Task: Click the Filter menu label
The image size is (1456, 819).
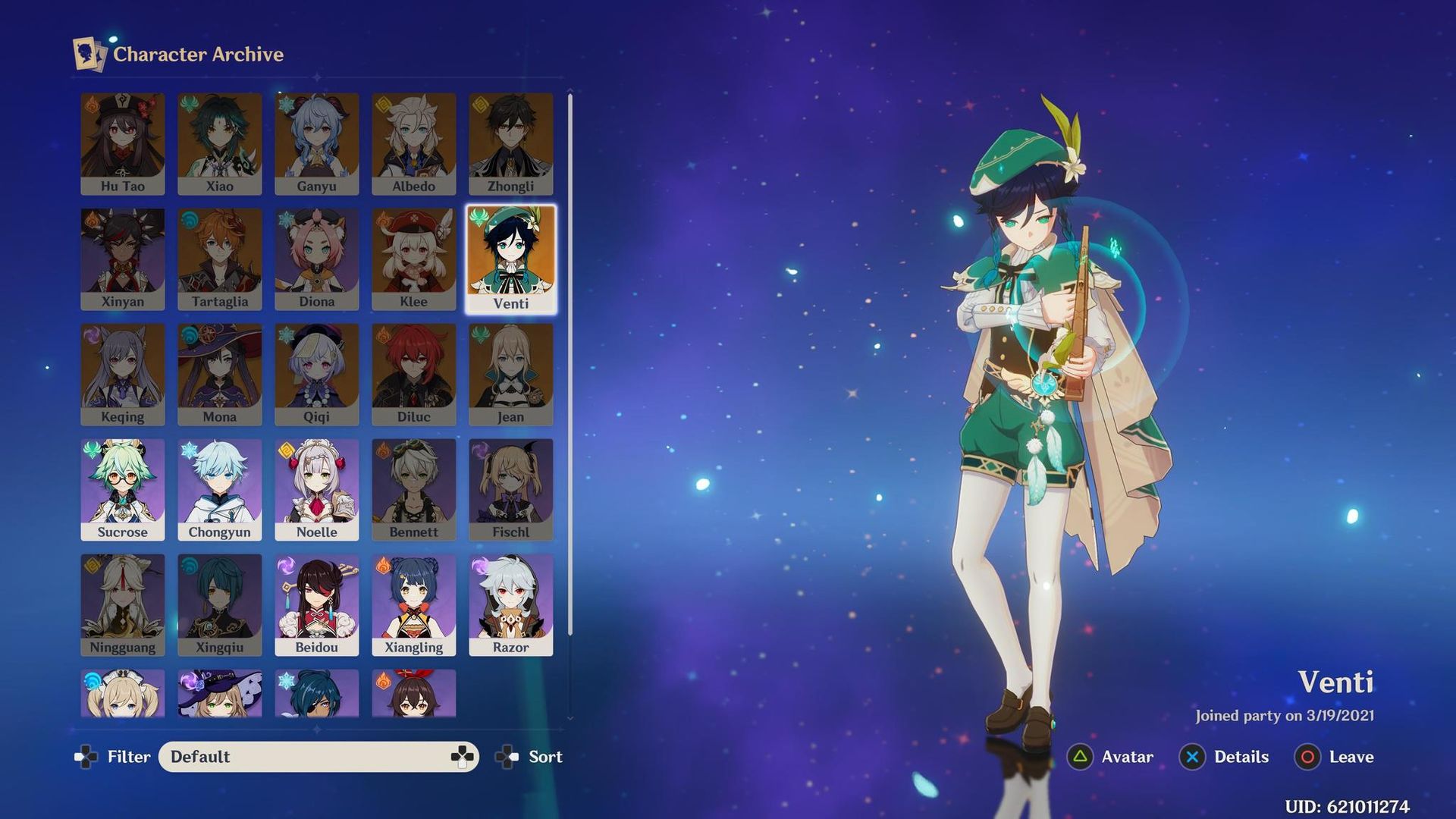Action: [x=129, y=757]
